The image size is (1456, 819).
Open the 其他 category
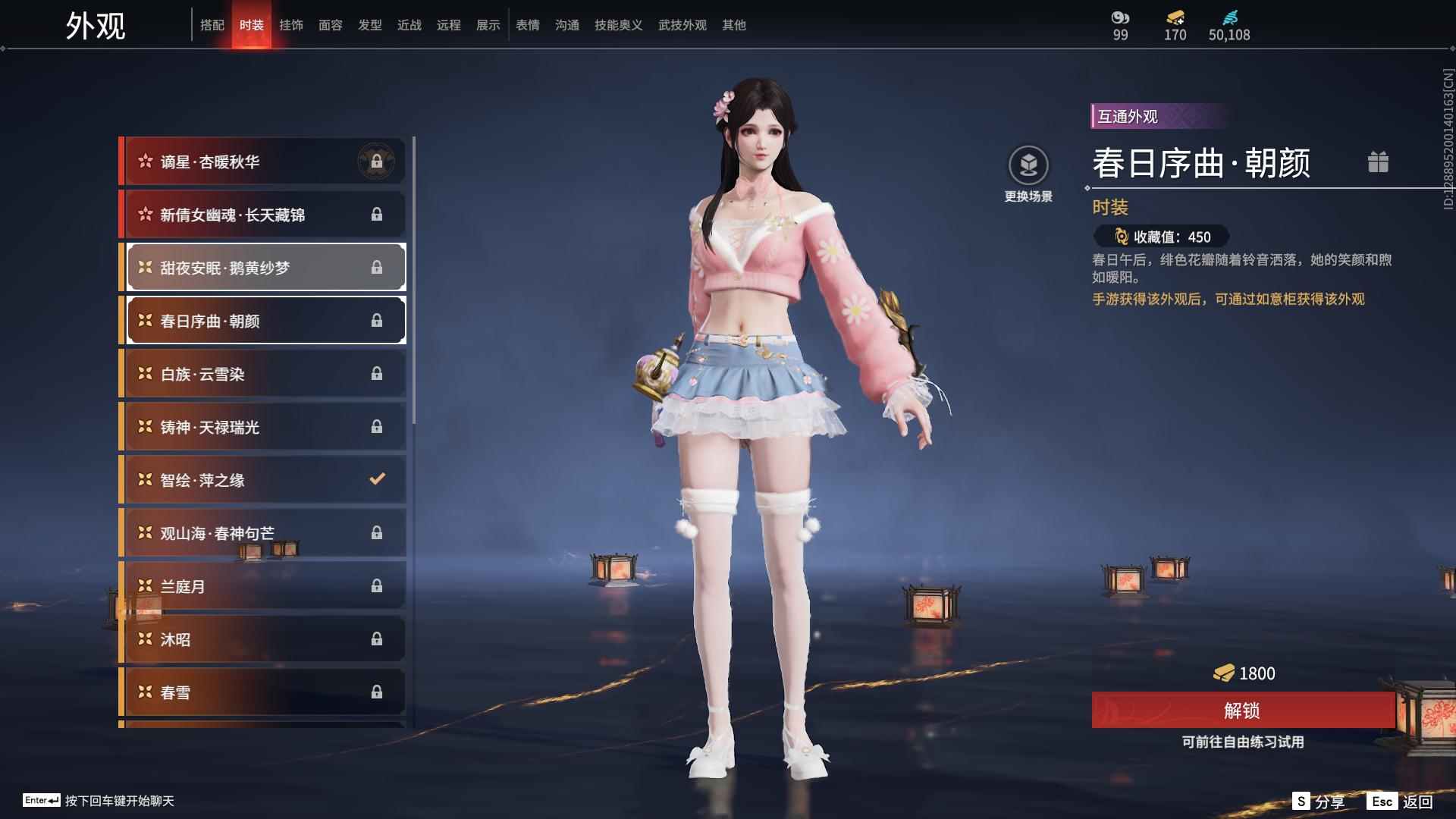pyautogui.click(x=733, y=24)
